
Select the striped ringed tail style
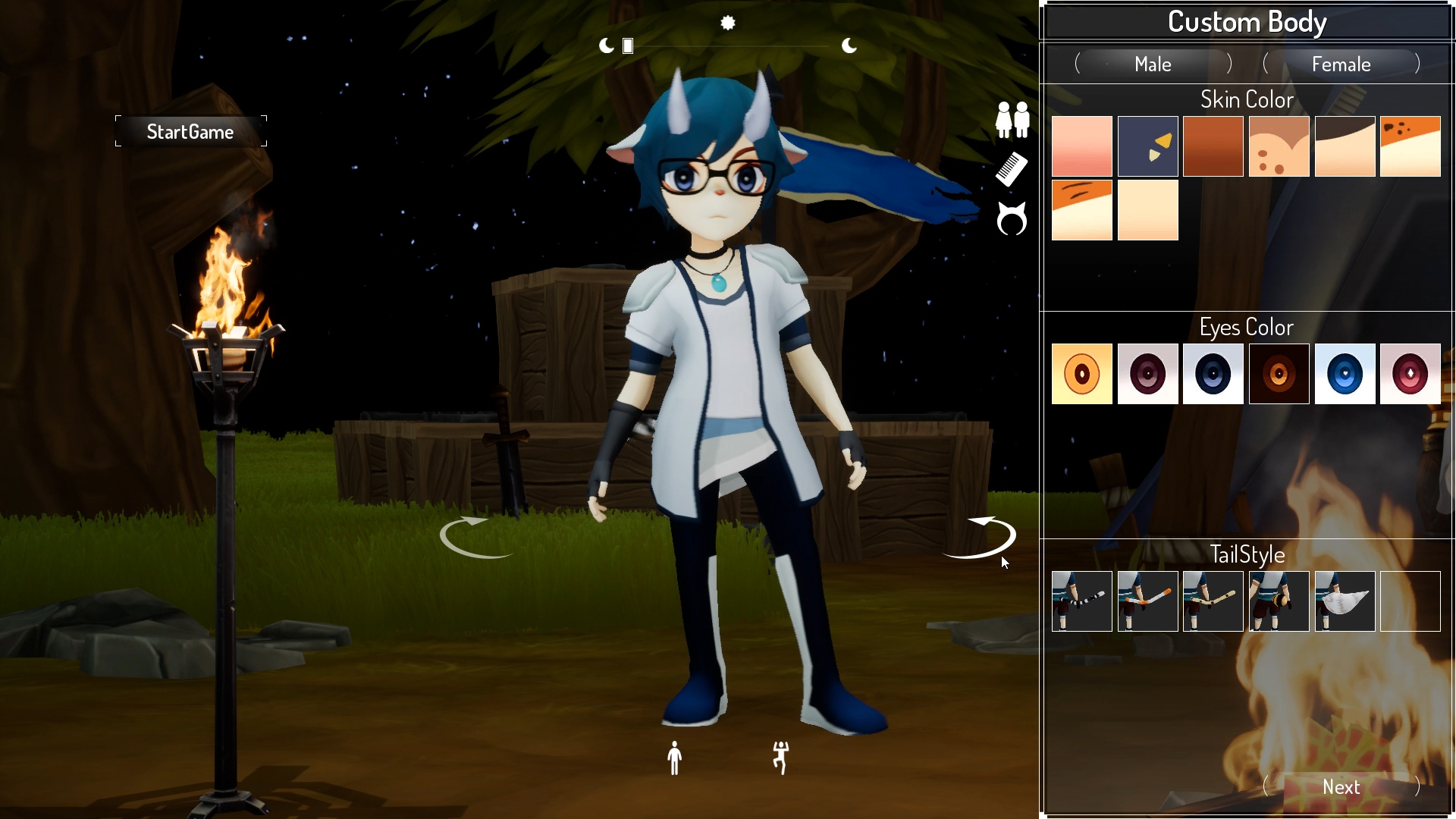[x=1082, y=601]
